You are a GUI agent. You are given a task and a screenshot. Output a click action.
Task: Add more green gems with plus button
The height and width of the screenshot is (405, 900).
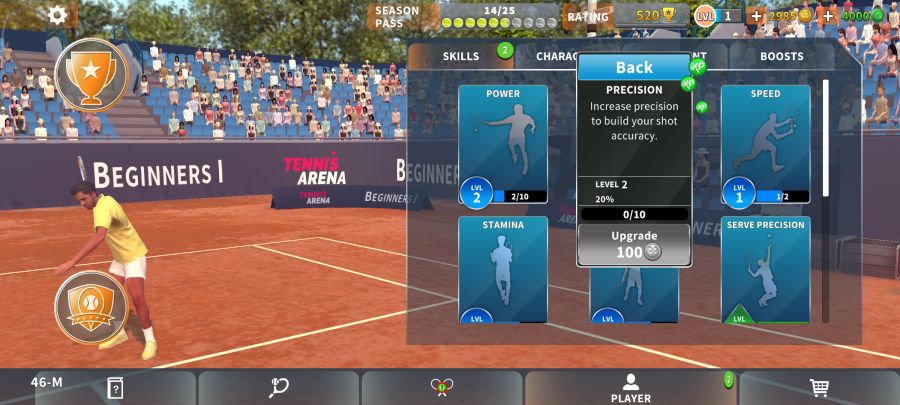[x=828, y=16]
